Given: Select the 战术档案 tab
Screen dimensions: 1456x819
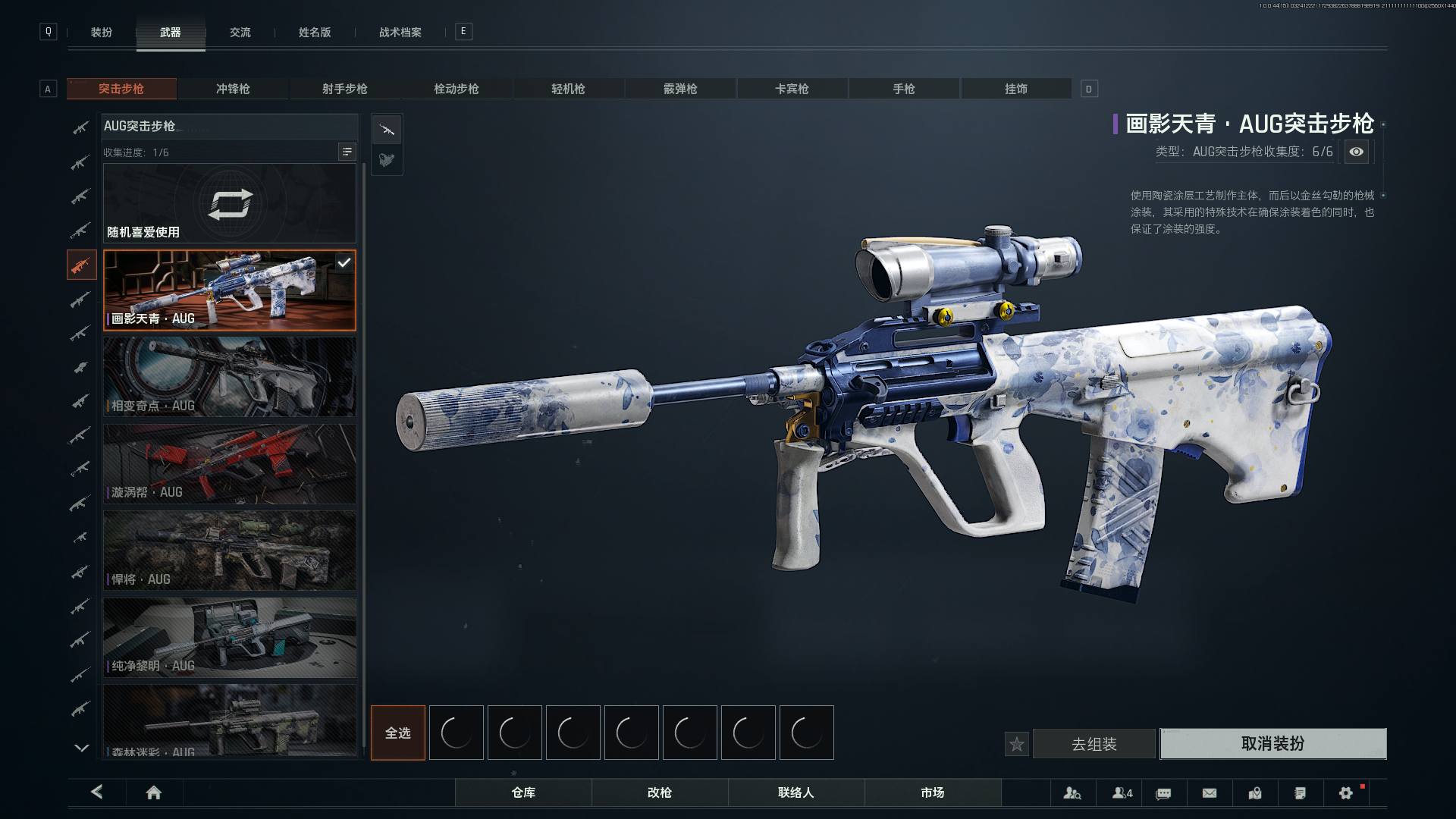Looking at the screenshot, I should tap(400, 33).
